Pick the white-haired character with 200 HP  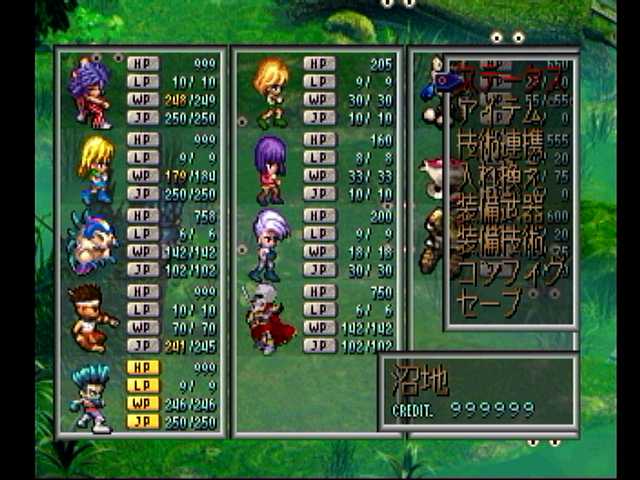coord(271,243)
